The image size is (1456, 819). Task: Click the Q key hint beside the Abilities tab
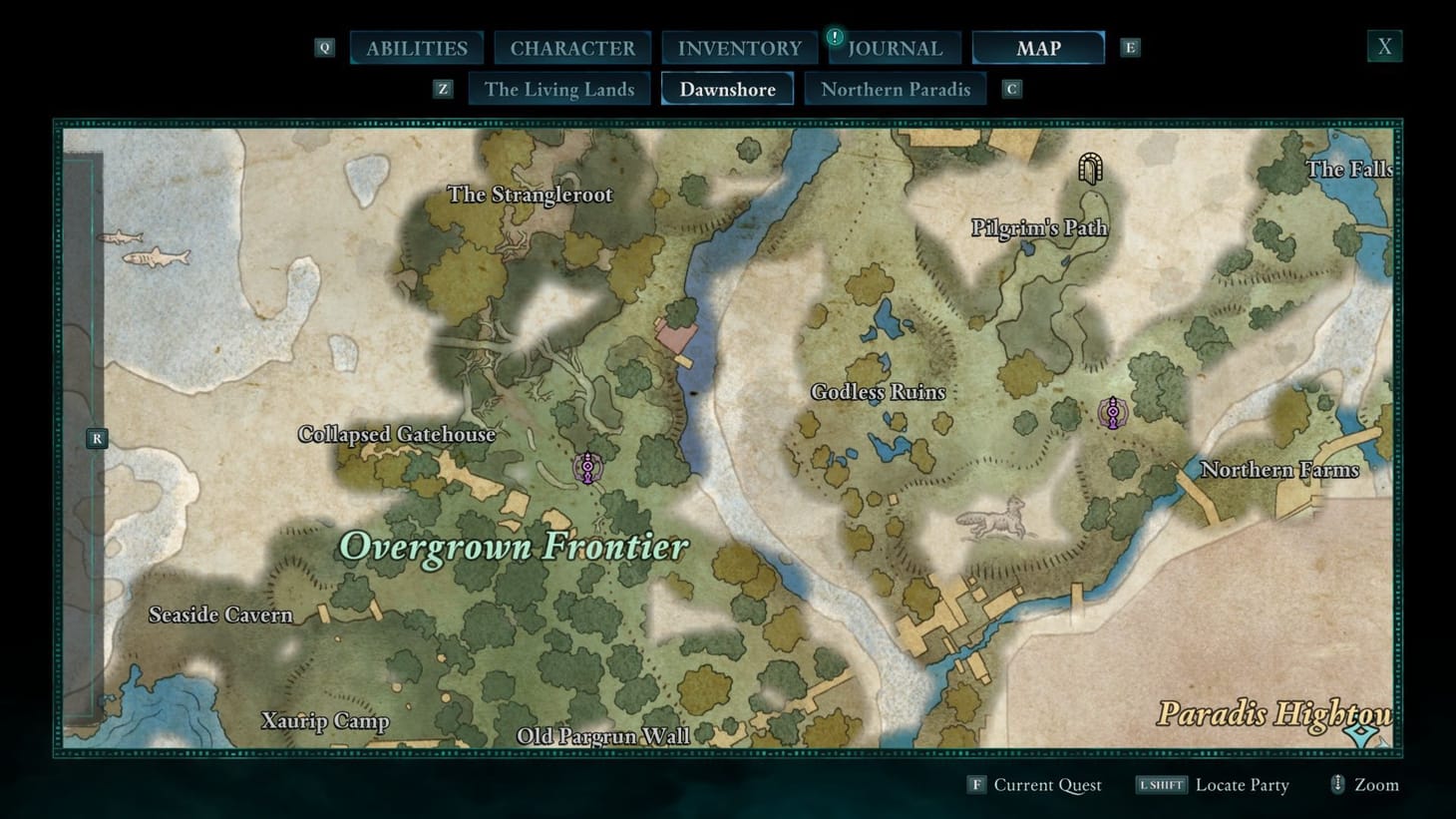pyautogui.click(x=323, y=46)
